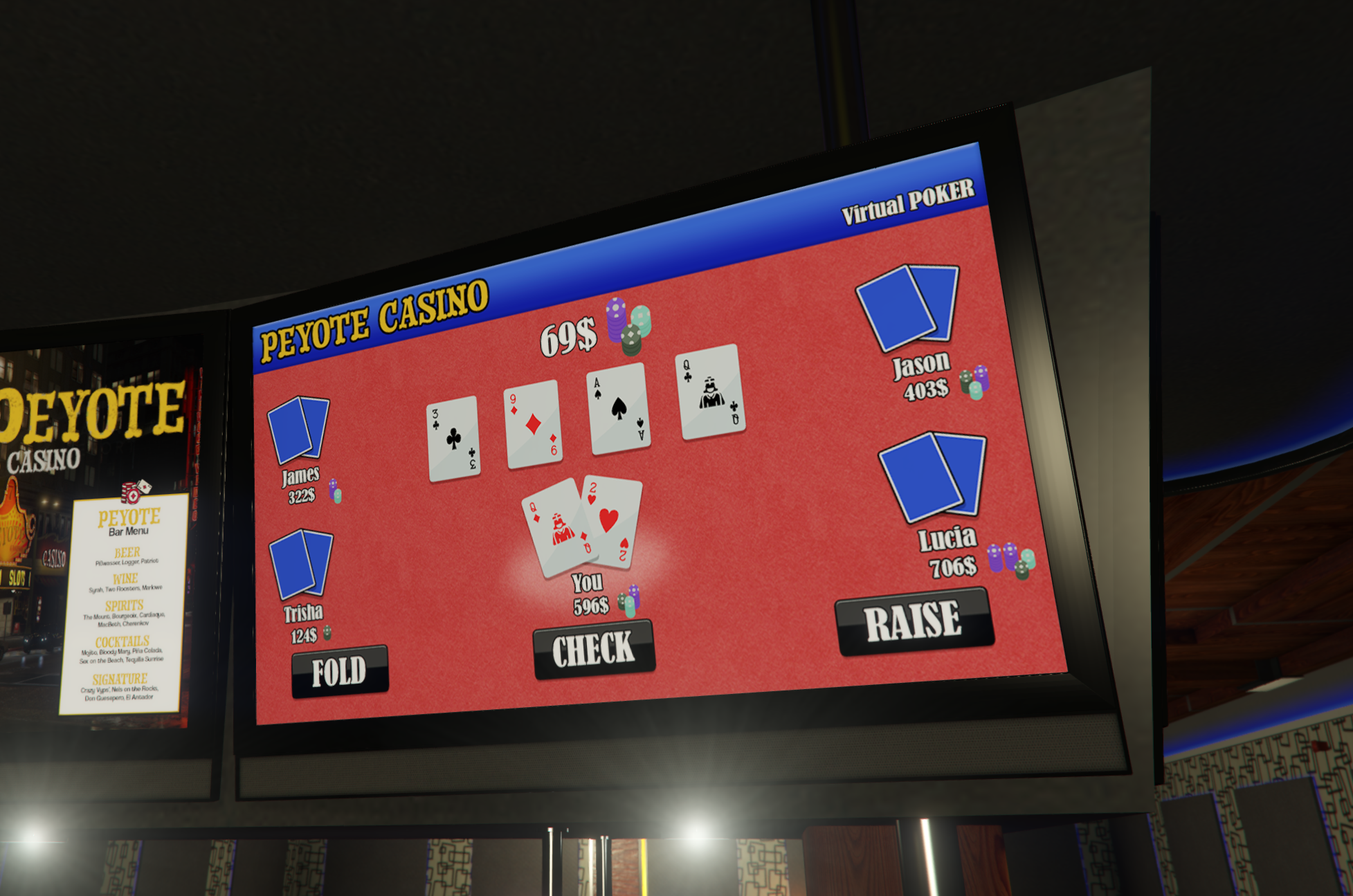Choose the queen of clubs community card
The width and height of the screenshot is (1353, 896).
pos(711,392)
